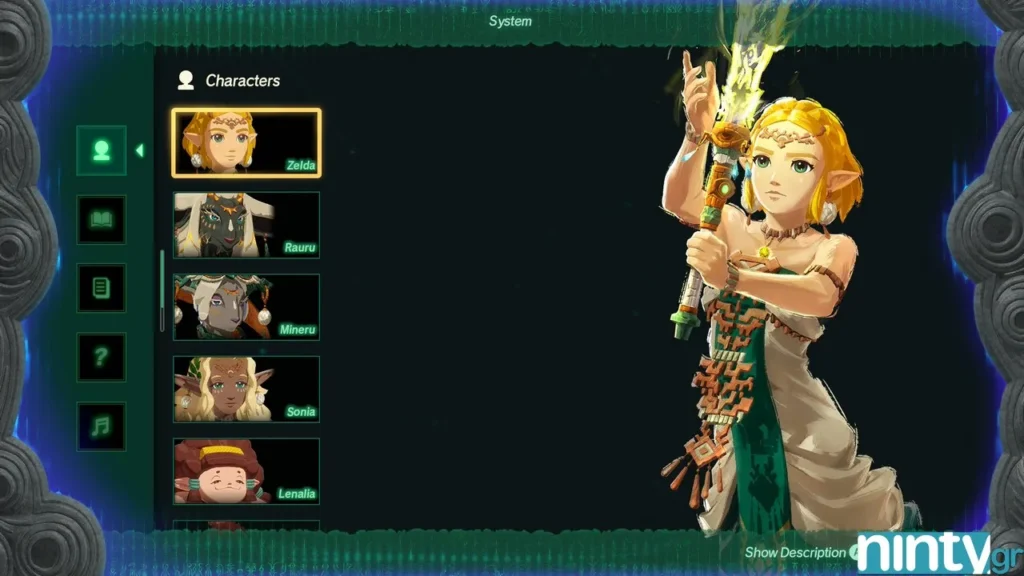Switch to the Characters profile tab
The image size is (1024, 576).
(x=101, y=150)
